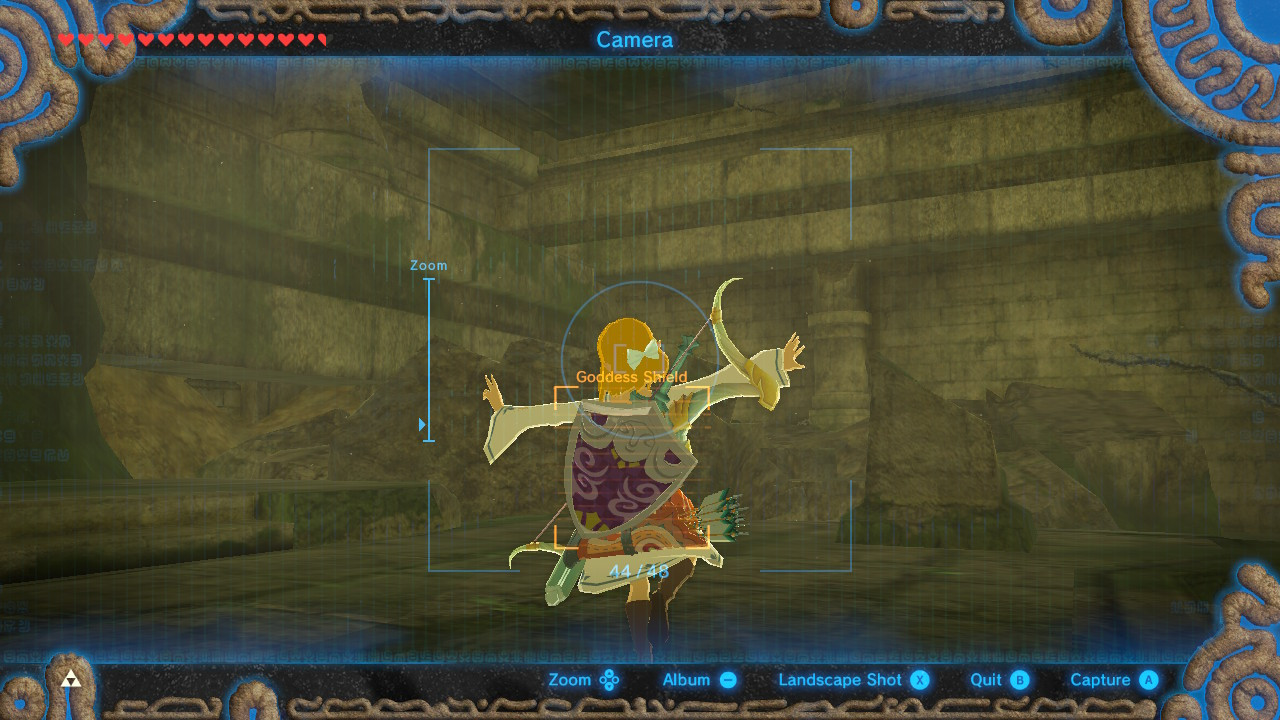1280x720 pixels.
Task: Click the blue arrow on the Zoom slider
Action: click(422, 423)
